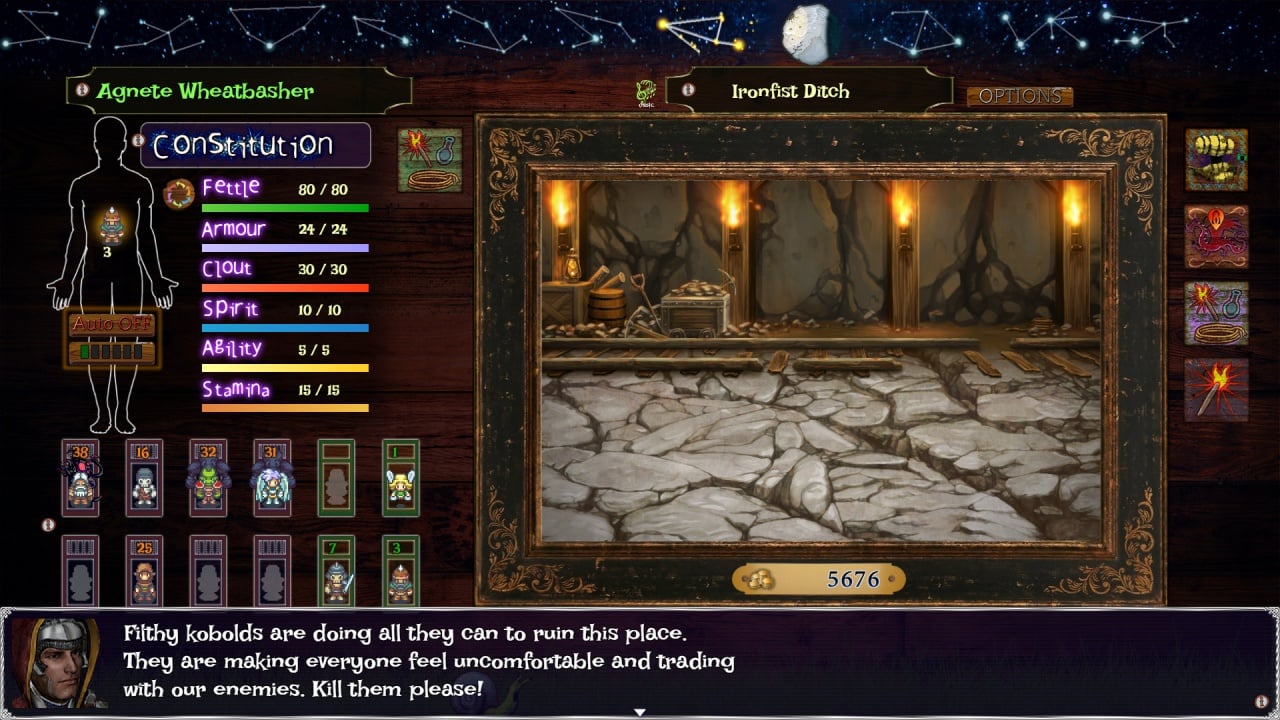Advance the dialogue with the down arrow
Viewport: 1280px width, 720px height.
(x=640, y=712)
